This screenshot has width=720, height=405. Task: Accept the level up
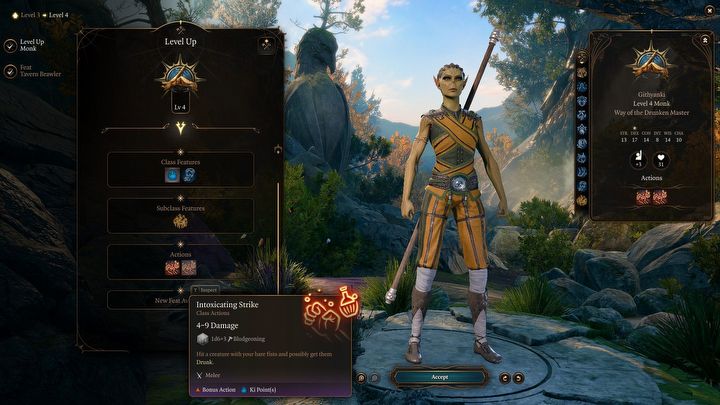pyautogui.click(x=438, y=377)
